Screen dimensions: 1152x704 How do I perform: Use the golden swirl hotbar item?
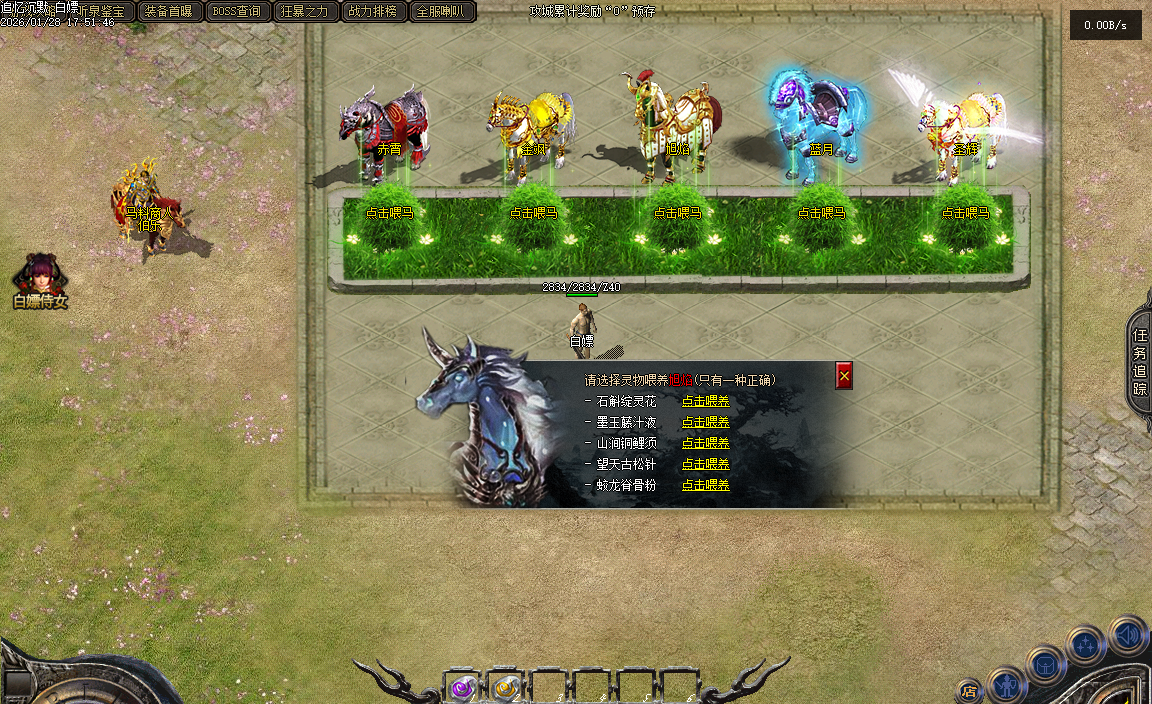(507, 687)
